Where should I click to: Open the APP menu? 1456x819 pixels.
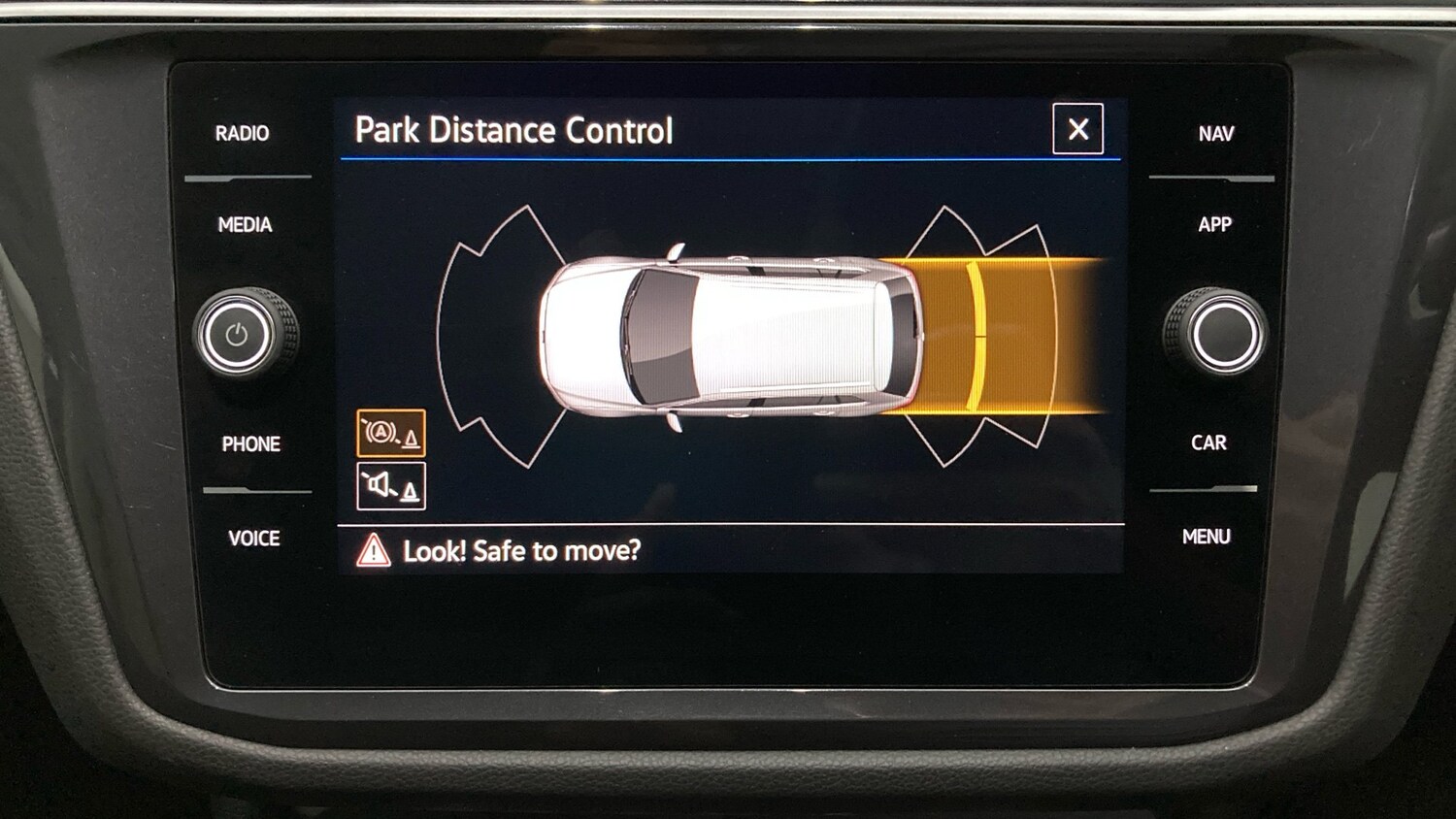click(1216, 225)
